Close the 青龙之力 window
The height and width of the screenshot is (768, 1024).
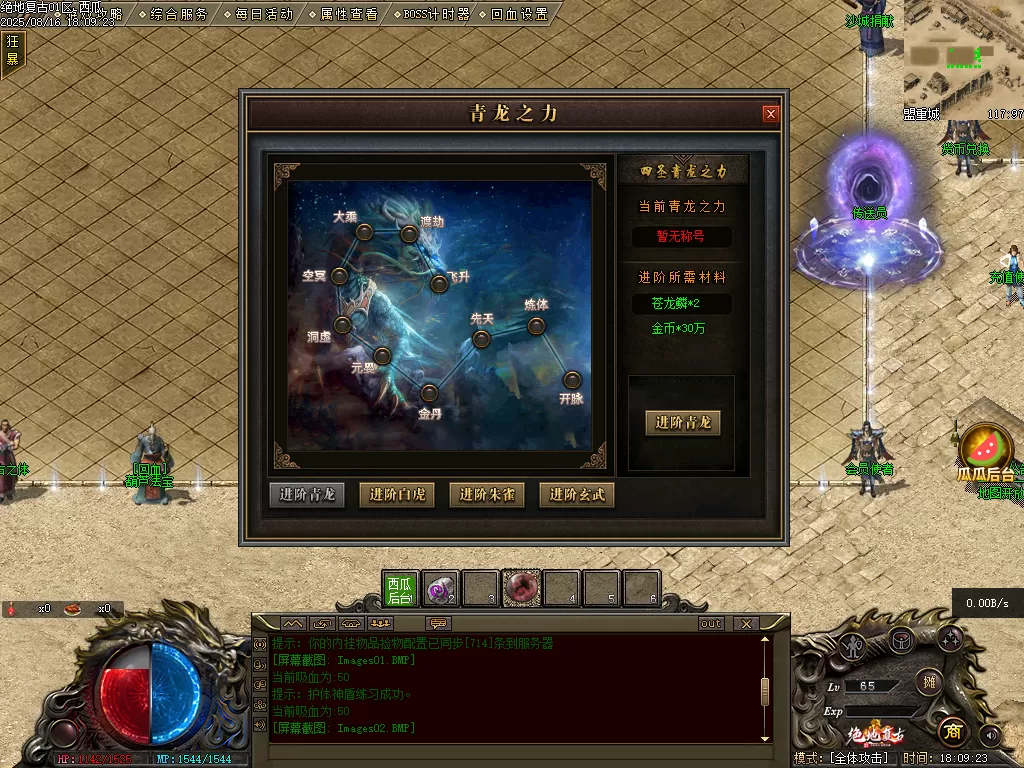click(x=770, y=114)
